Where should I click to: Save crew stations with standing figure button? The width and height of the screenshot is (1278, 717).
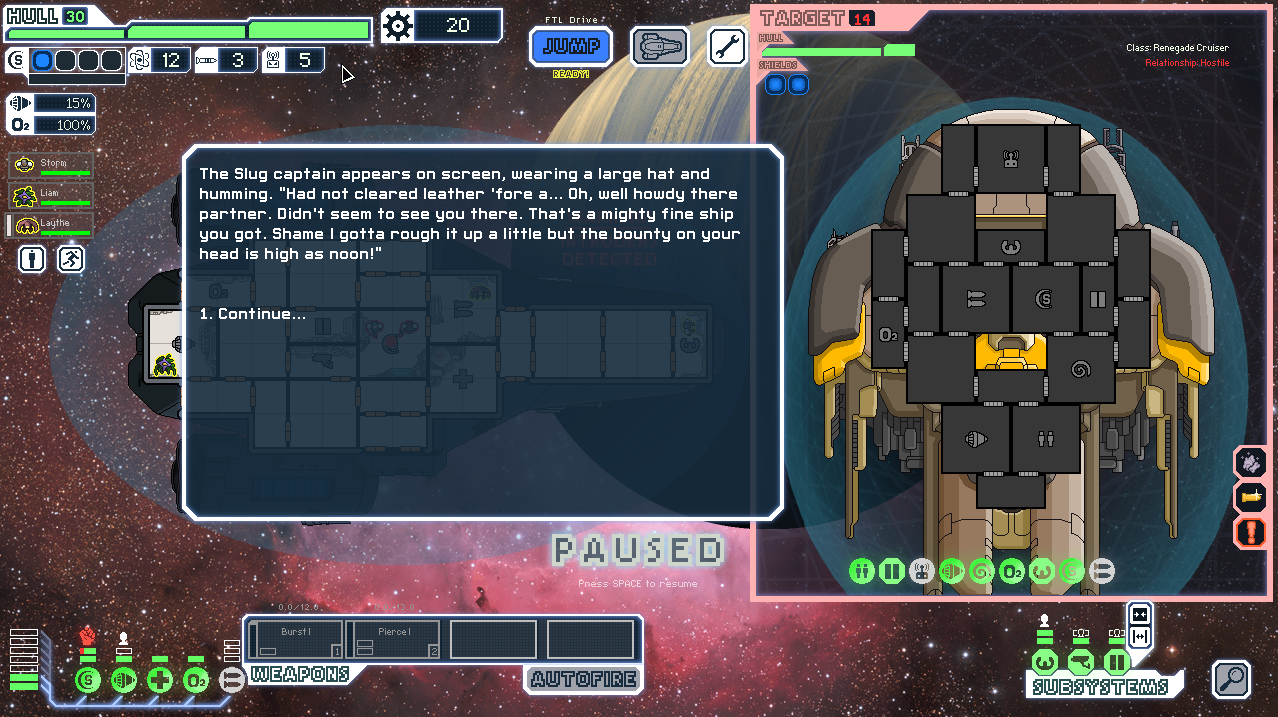33,260
